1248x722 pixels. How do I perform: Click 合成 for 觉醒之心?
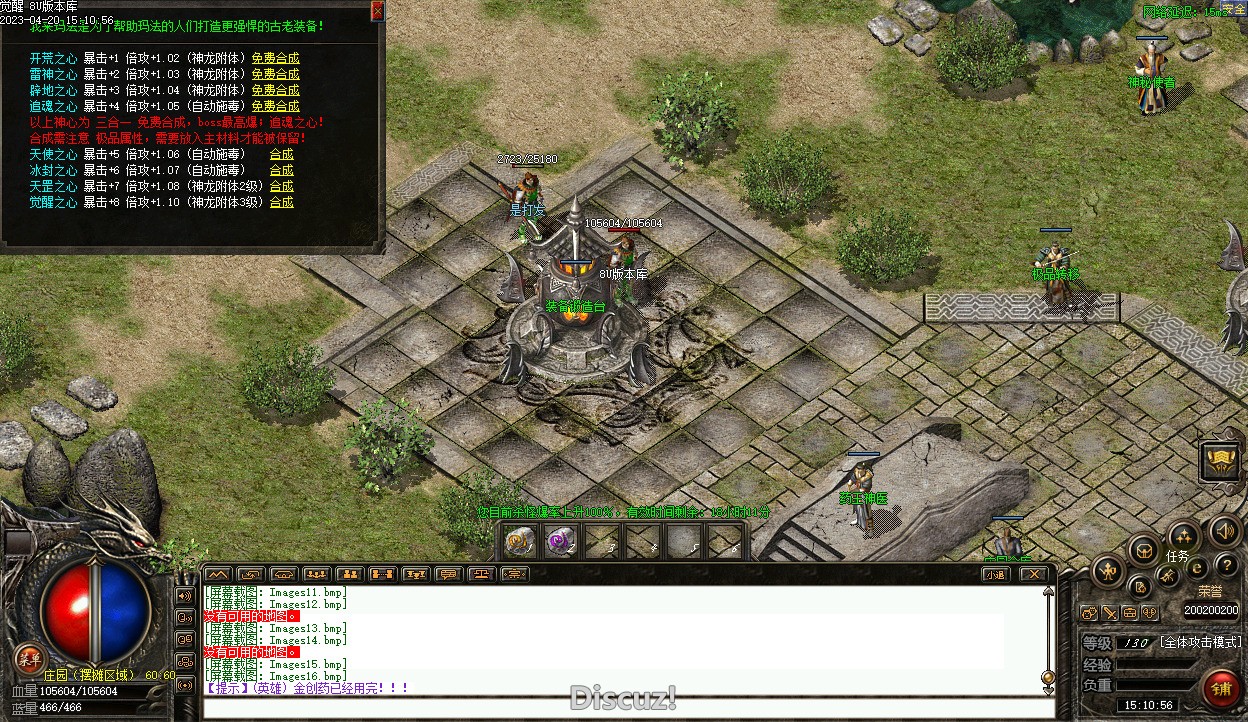[x=281, y=202]
